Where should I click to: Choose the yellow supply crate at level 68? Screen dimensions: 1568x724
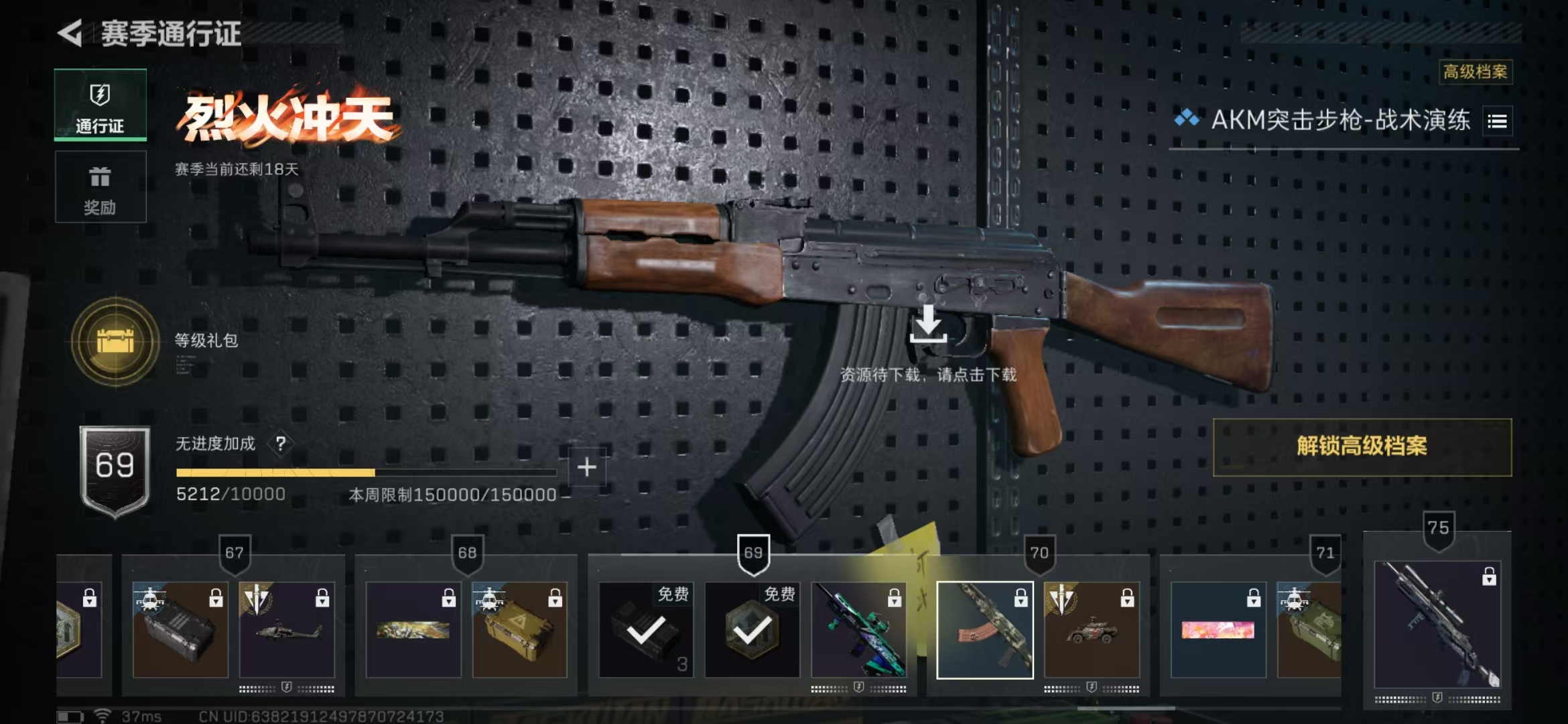coord(519,630)
